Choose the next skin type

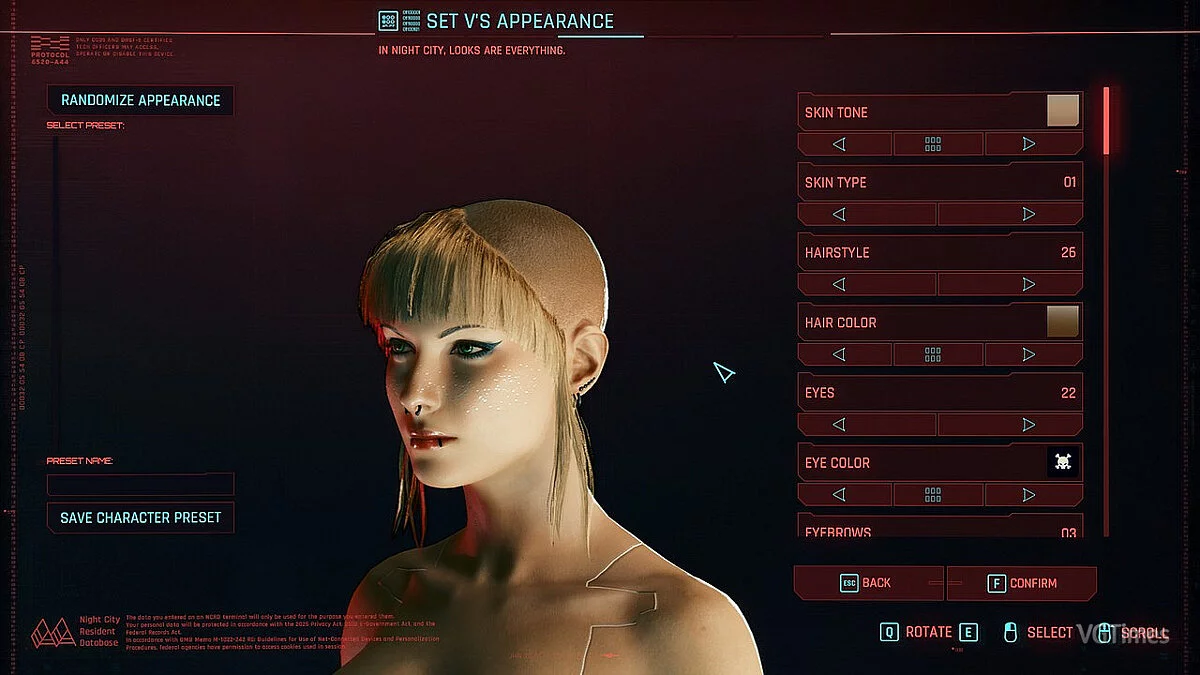point(1029,214)
